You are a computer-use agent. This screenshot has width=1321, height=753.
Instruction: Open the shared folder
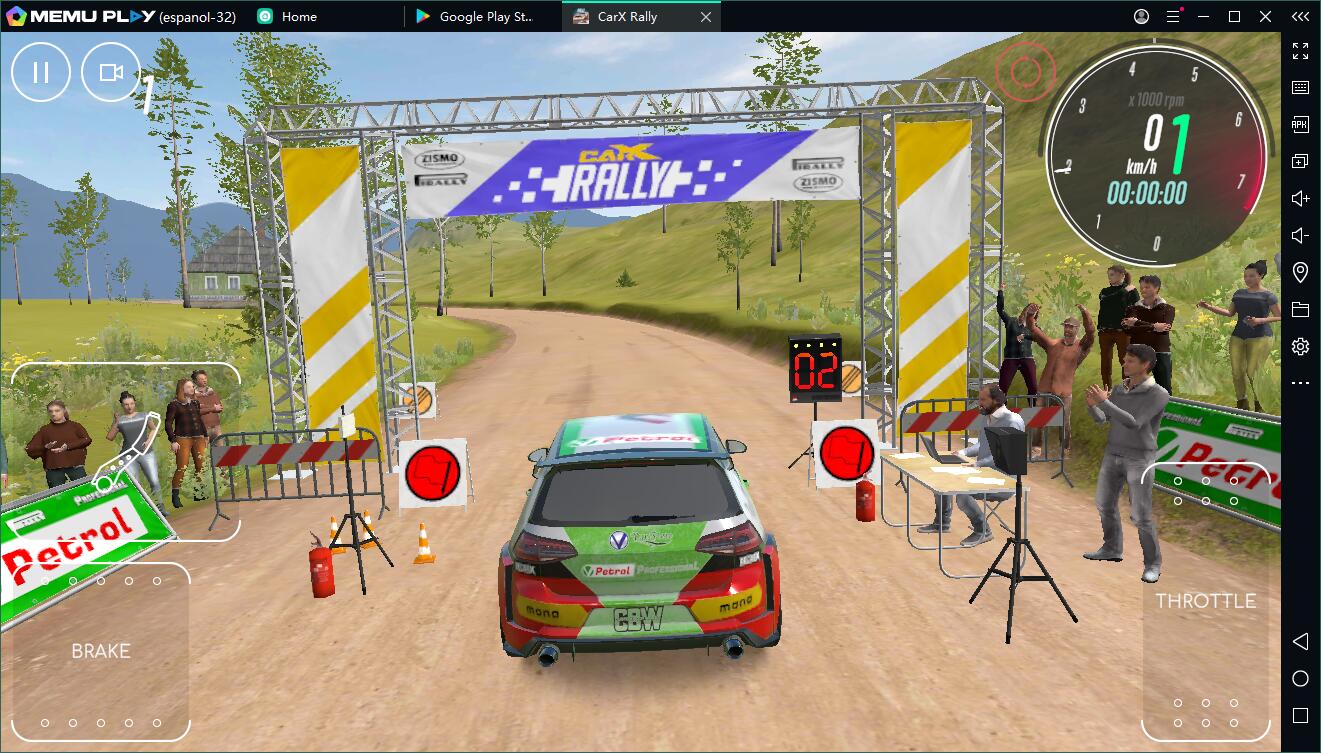(1300, 308)
